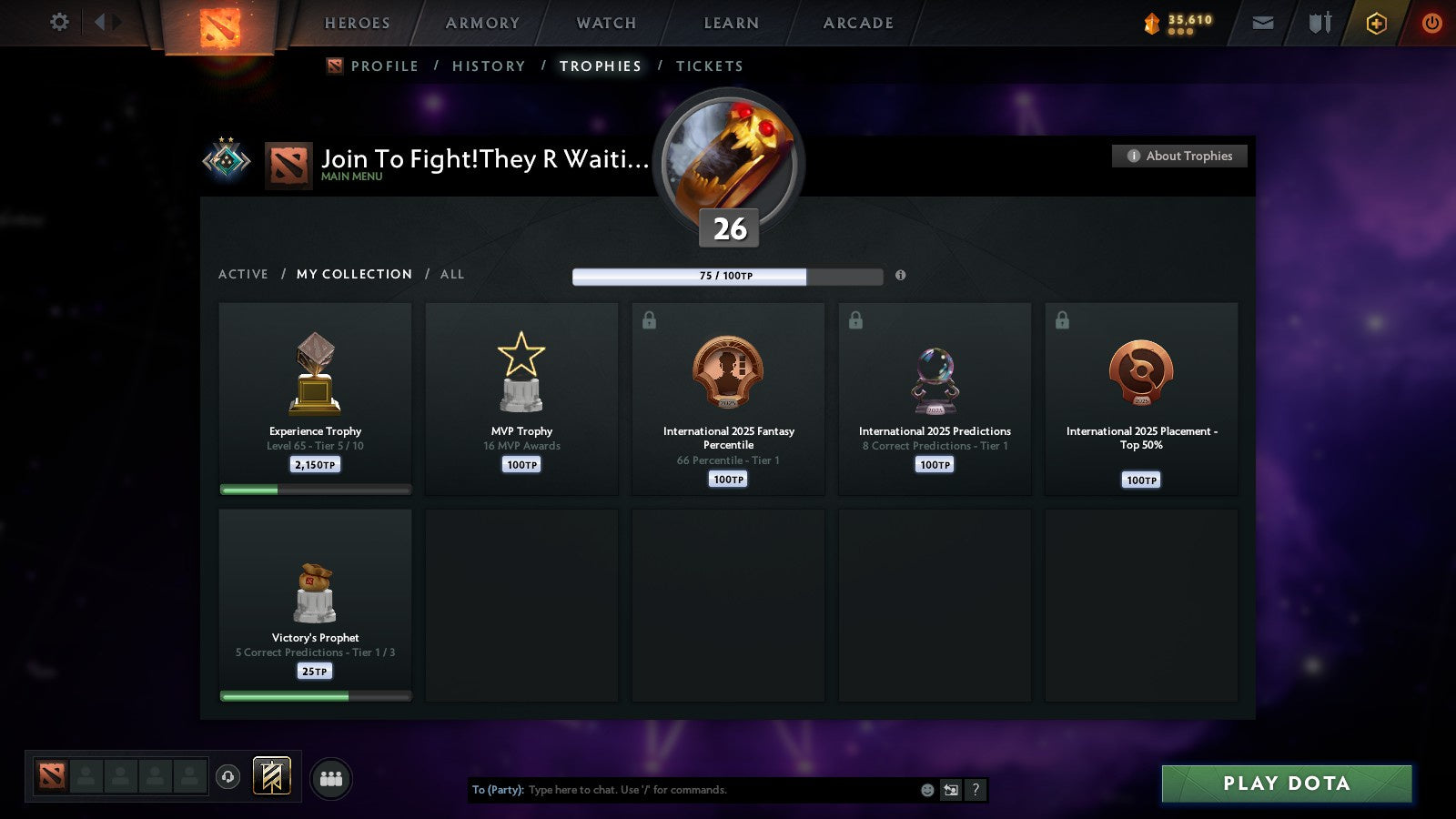Click the About Trophies button

pyautogui.click(x=1179, y=156)
